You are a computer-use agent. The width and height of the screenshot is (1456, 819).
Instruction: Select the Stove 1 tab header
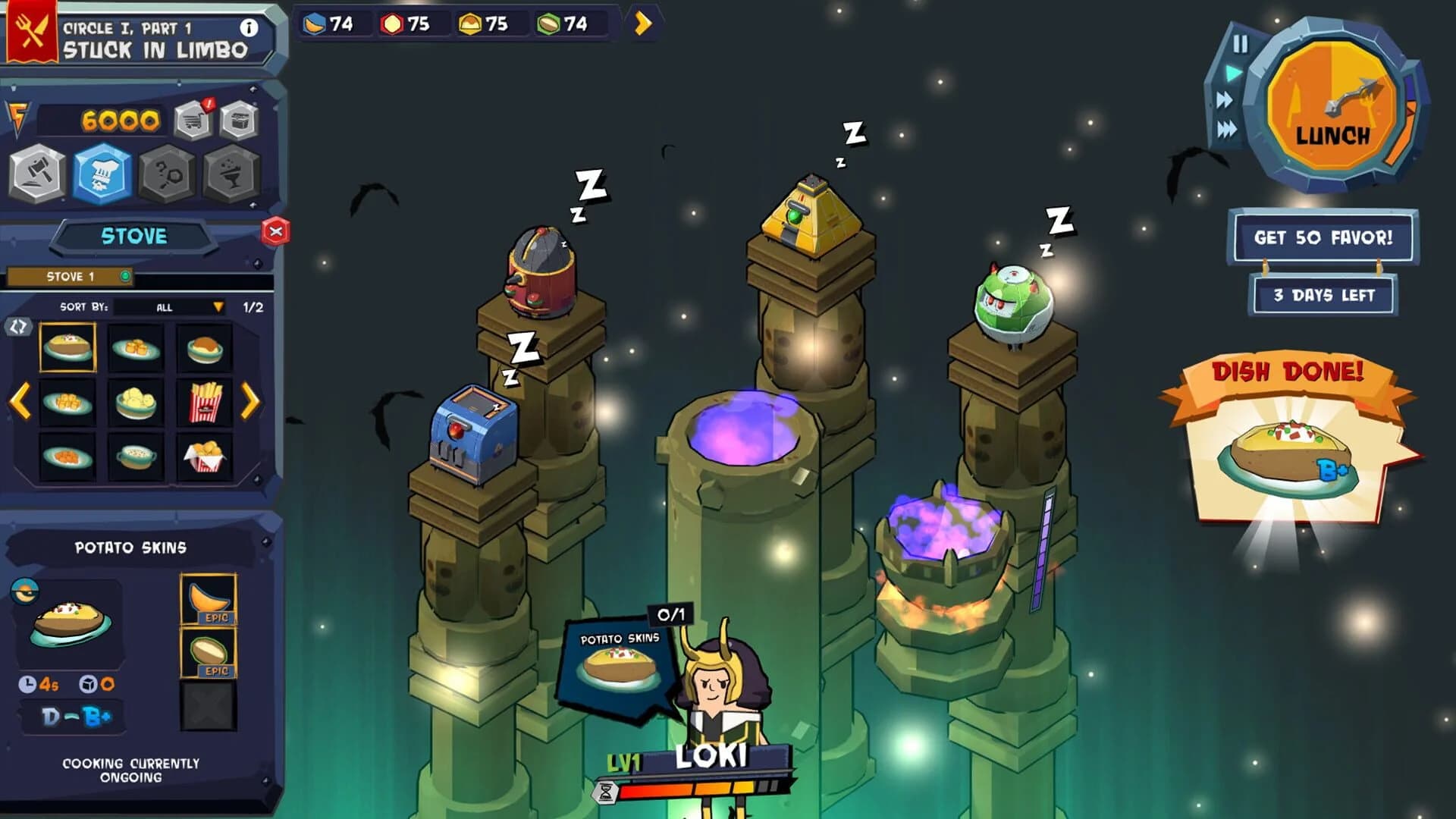pos(72,276)
